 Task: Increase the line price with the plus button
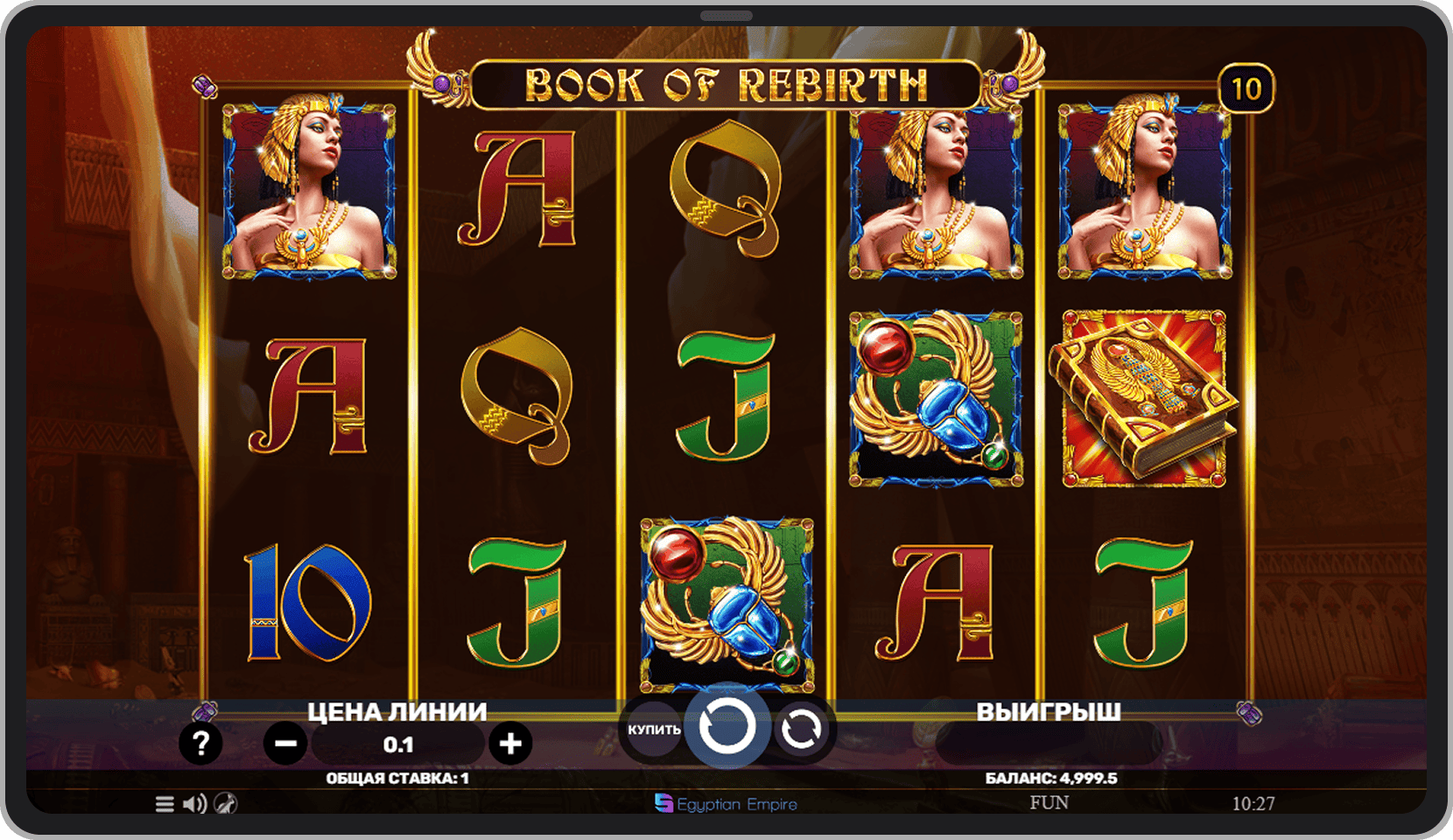pyautogui.click(x=510, y=744)
